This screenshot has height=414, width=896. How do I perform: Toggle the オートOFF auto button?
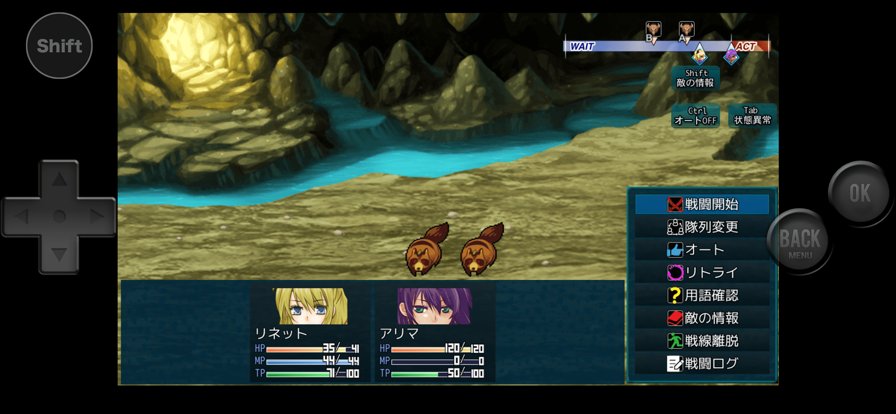click(x=696, y=116)
